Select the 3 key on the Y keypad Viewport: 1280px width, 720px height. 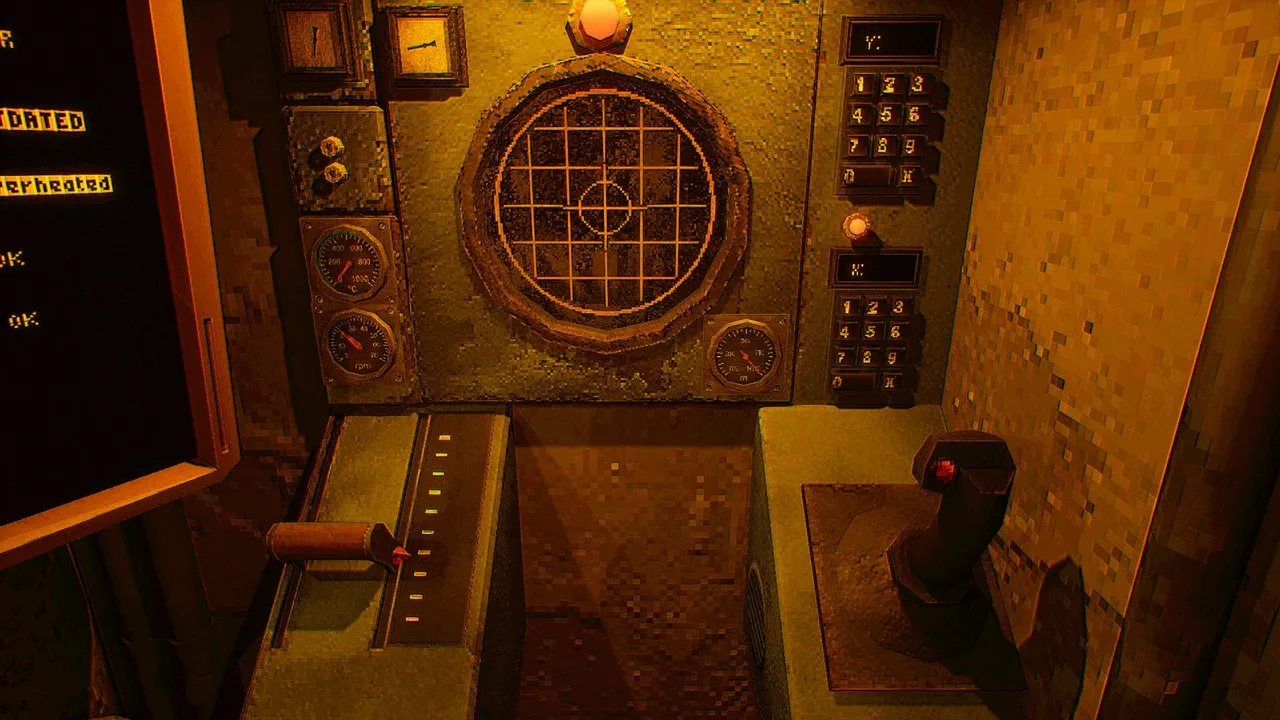point(915,84)
